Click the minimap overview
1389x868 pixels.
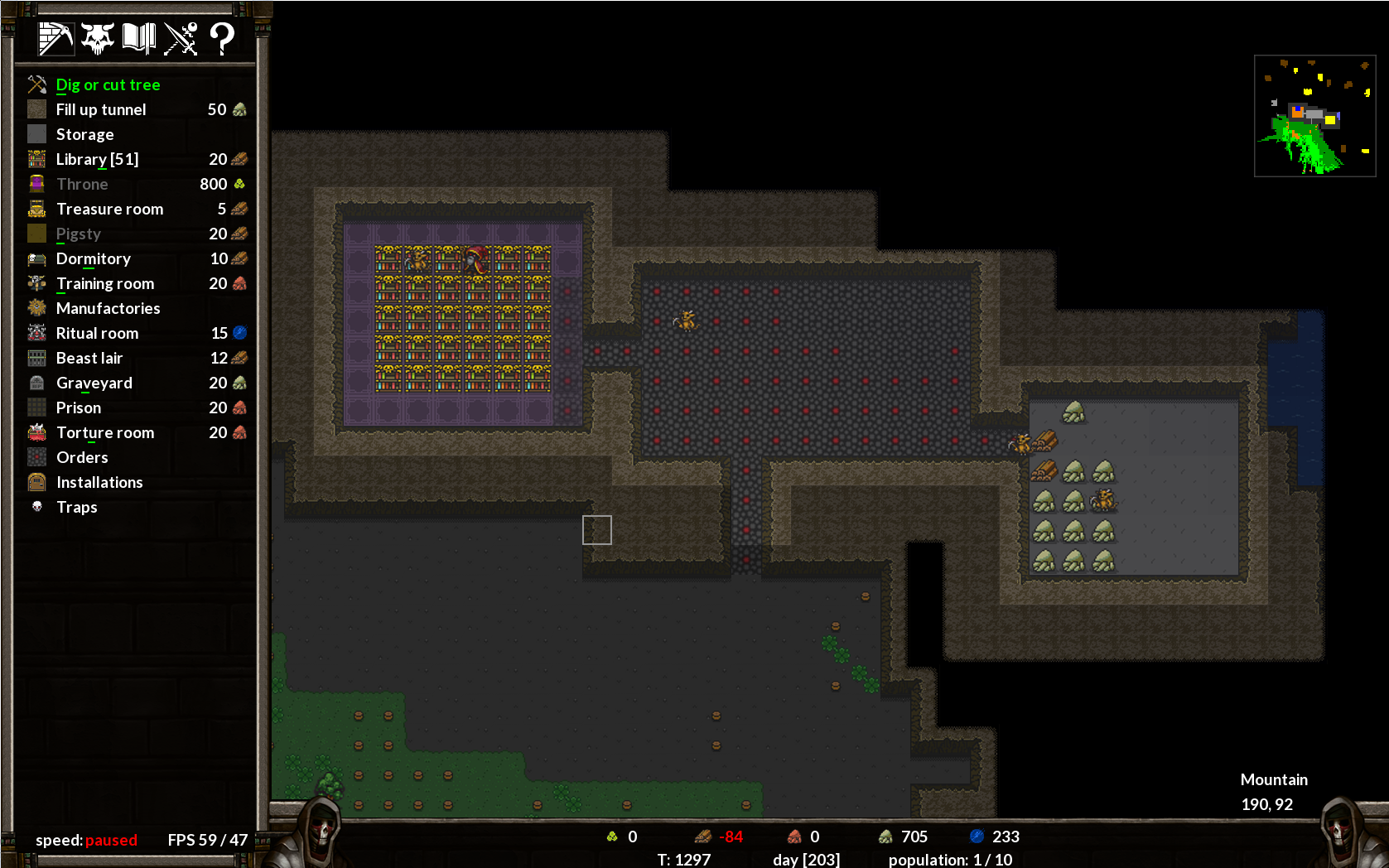[x=1314, y=116]
